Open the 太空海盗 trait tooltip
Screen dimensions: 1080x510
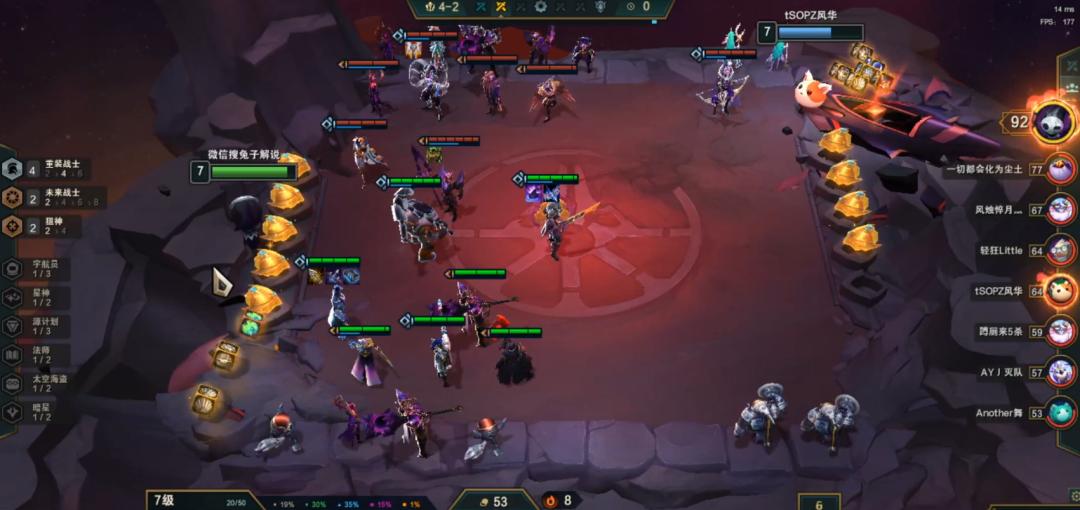(40, 383)
